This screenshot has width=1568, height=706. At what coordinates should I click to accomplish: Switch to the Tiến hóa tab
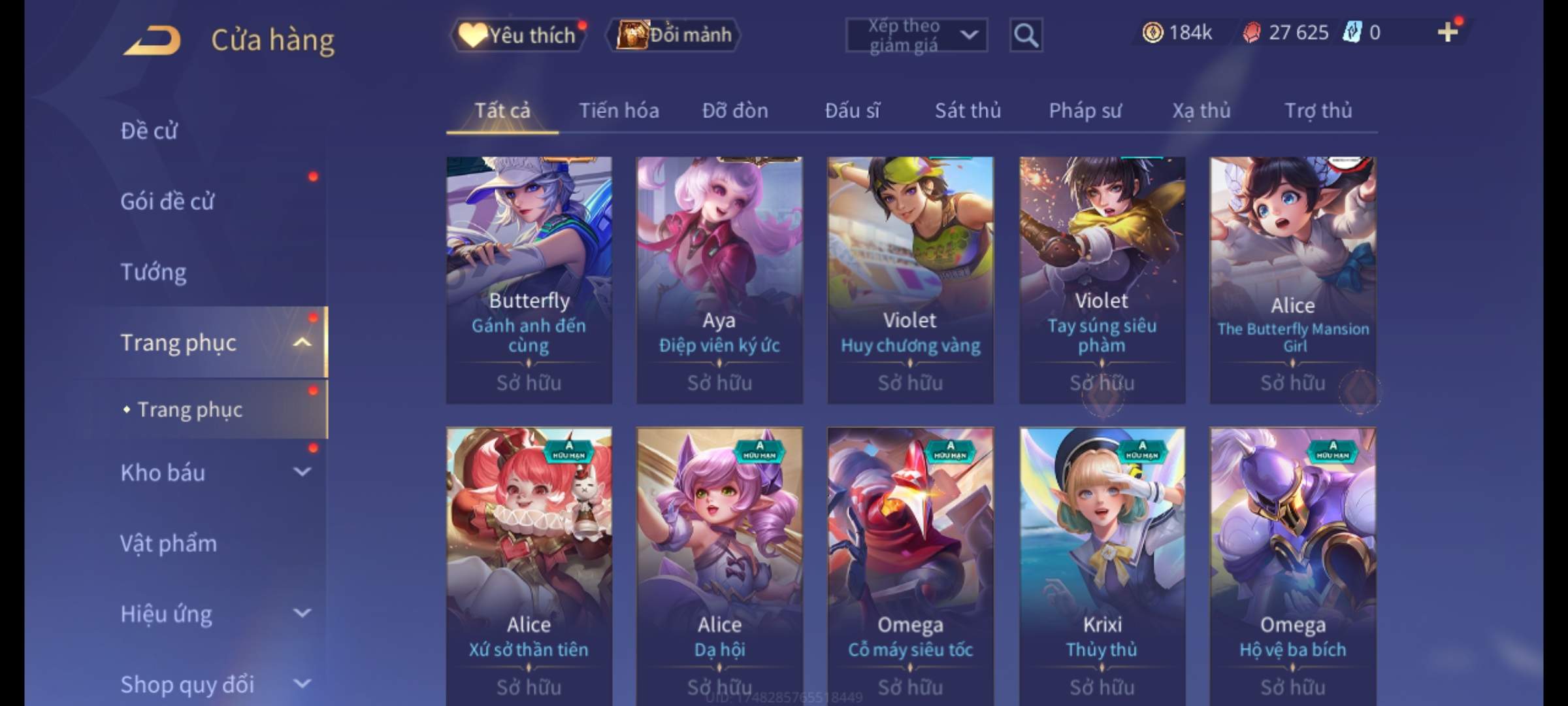[x=619, y=110]
